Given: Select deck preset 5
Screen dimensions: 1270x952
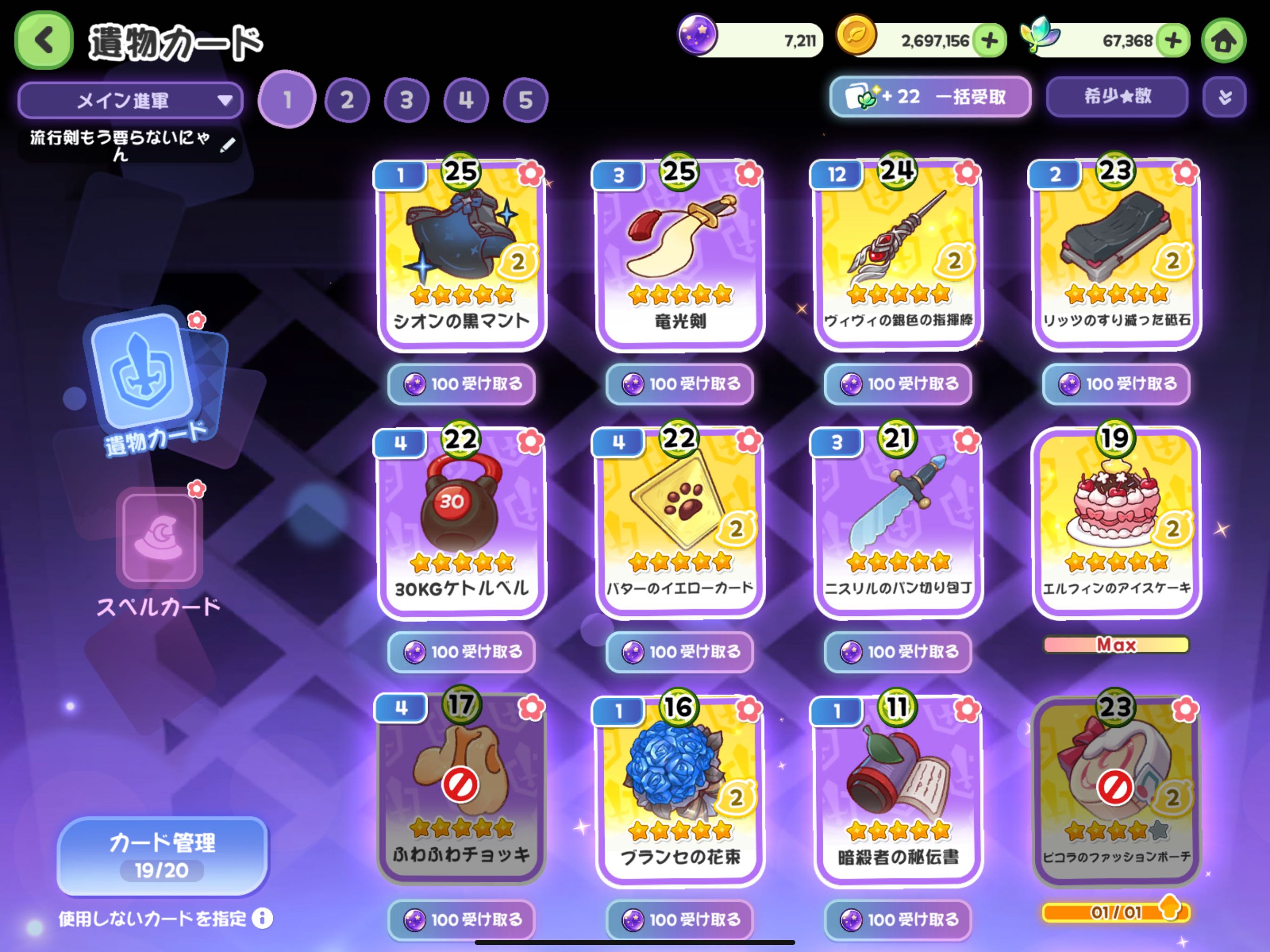Looking at the screenshot, I should pos(525,100).
